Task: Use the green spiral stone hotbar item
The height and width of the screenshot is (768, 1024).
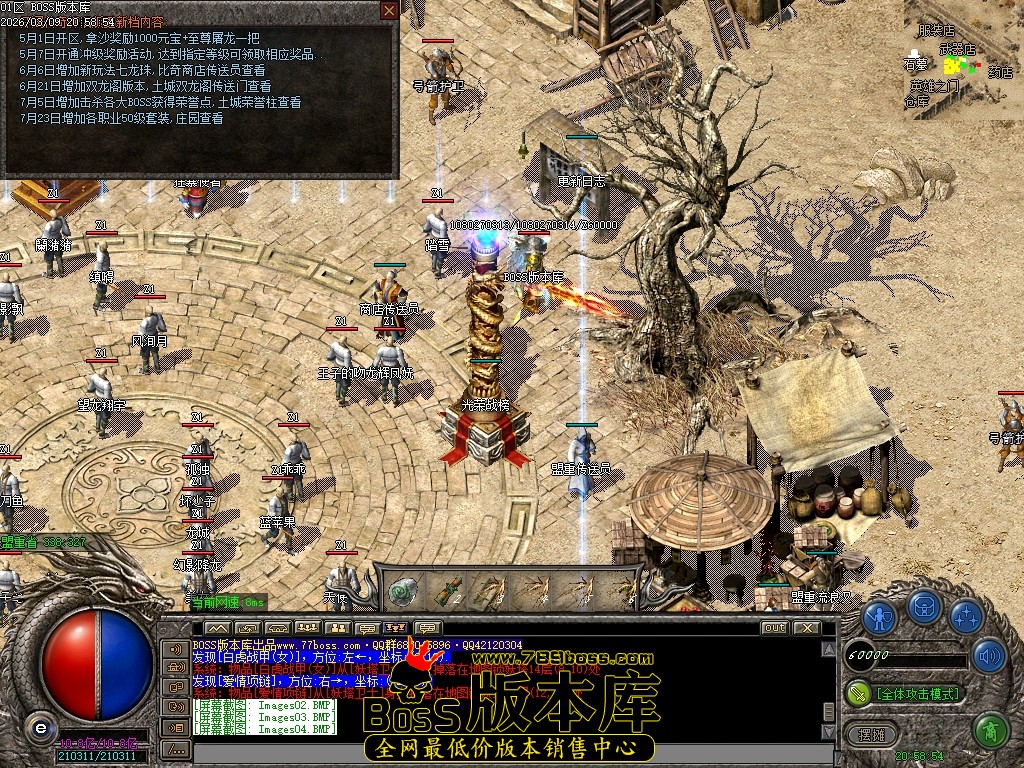Action: click(402, 592)
